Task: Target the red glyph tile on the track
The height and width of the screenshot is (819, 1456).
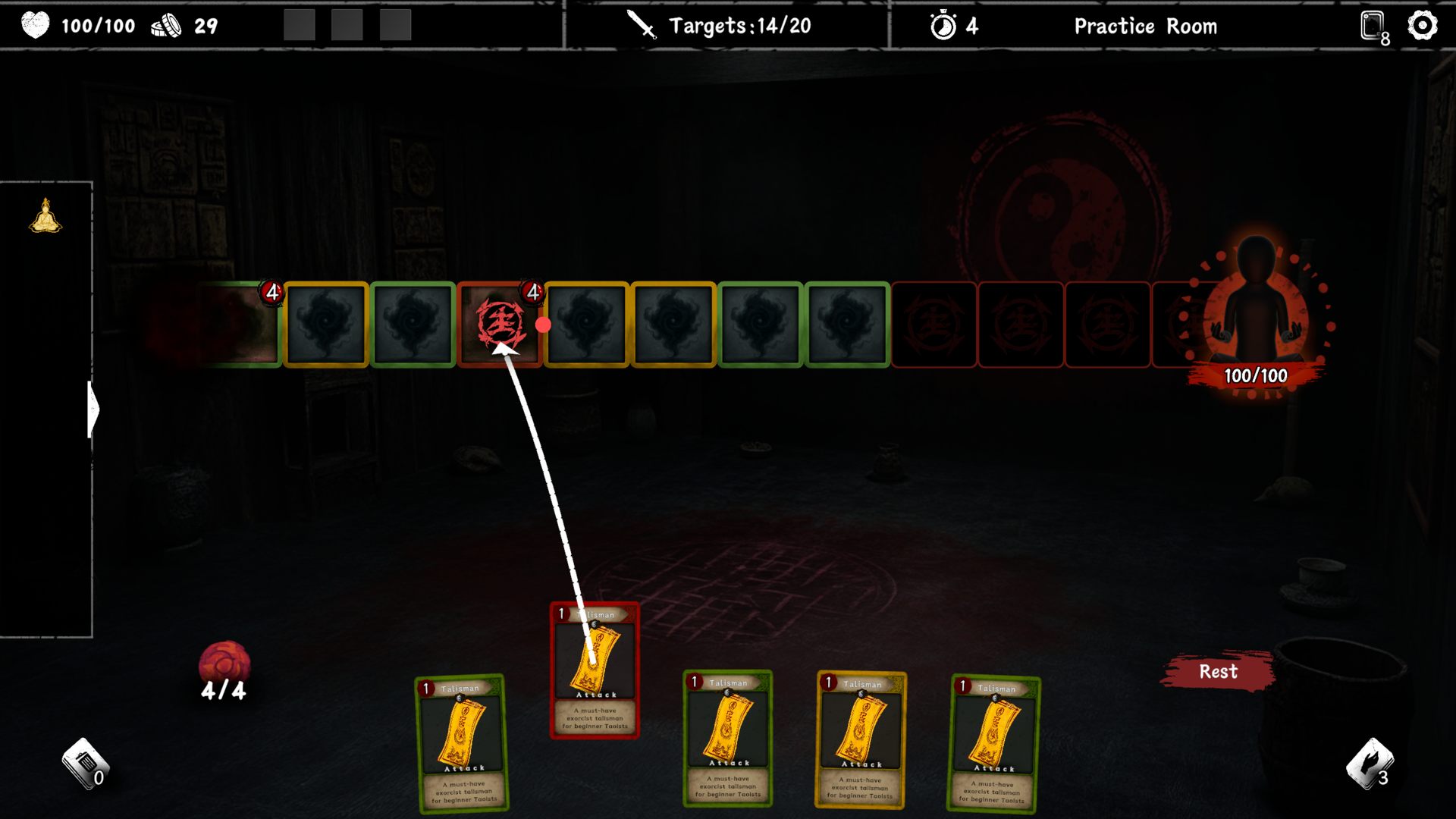Action: [500, 325]
